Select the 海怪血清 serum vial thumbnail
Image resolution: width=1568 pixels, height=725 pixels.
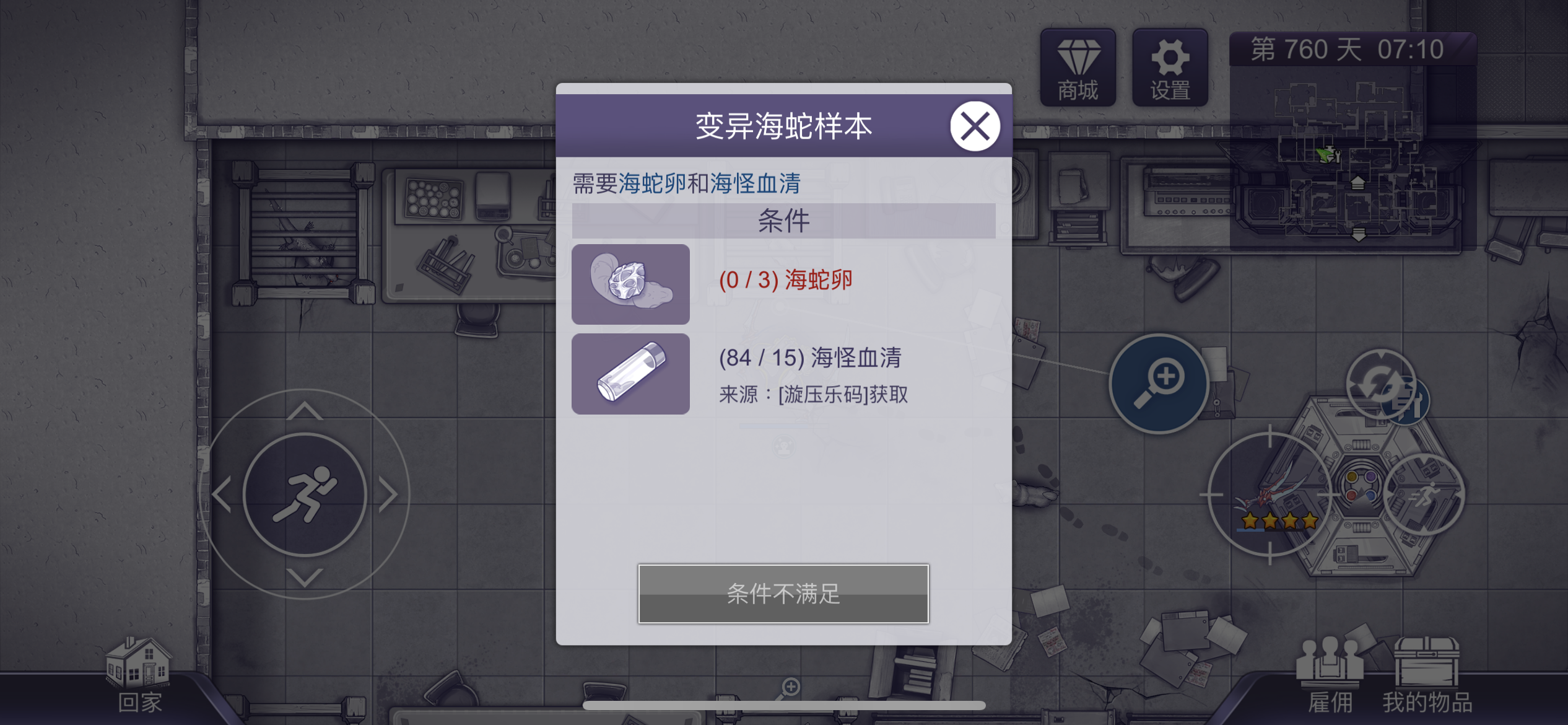click(x=630, y=372)
